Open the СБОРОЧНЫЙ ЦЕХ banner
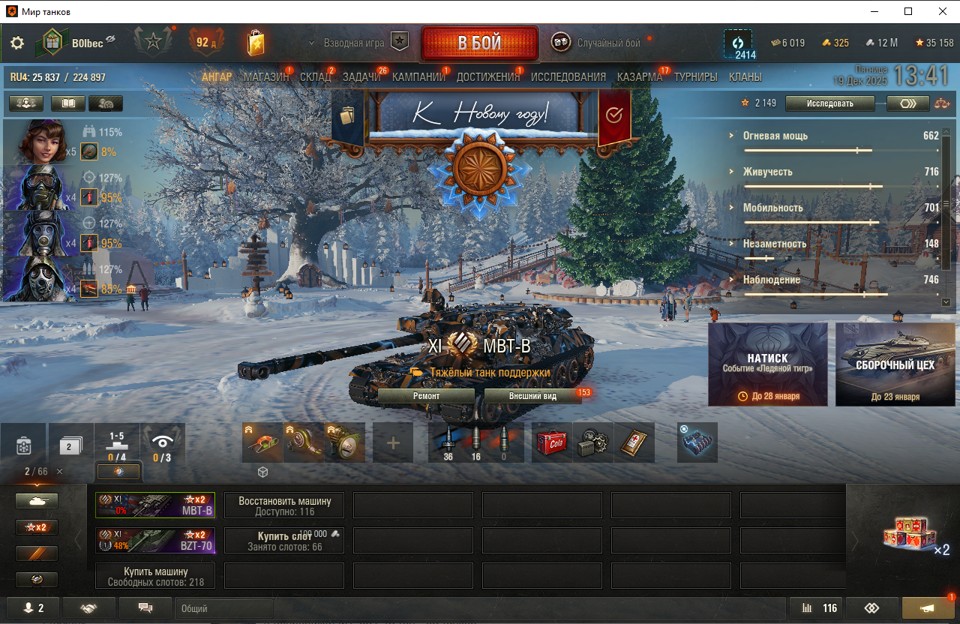Viewport: 960px width, 624px height. 895,364
